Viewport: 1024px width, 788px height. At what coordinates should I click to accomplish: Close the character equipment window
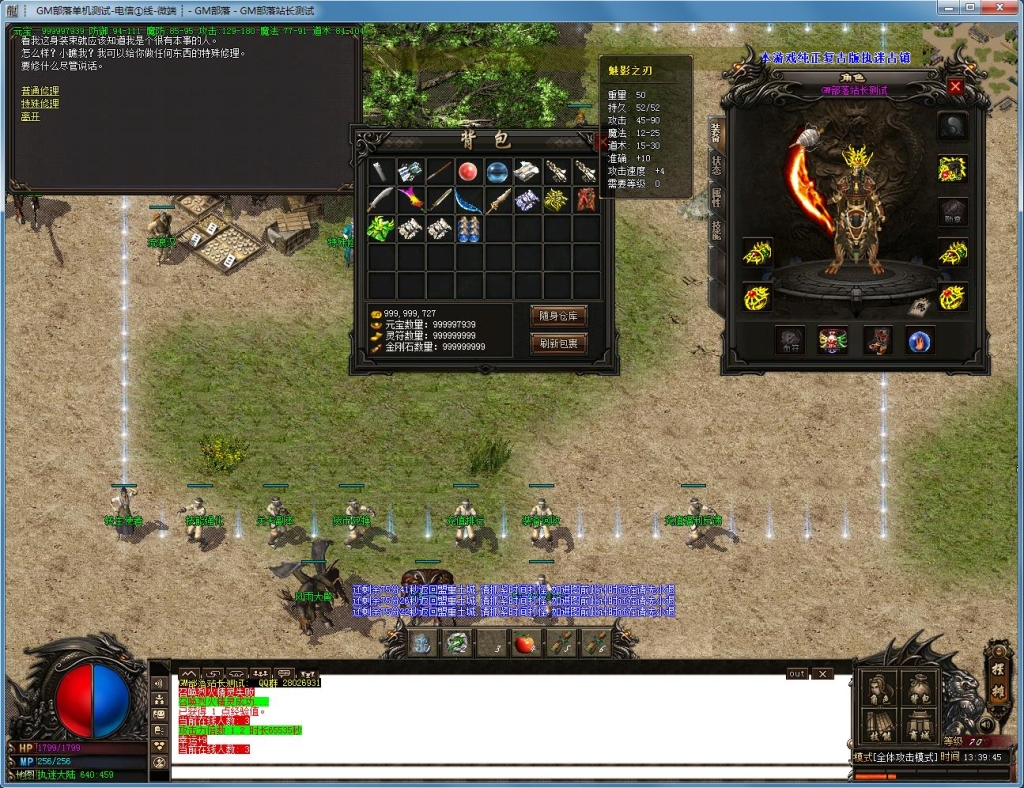click(x=955, y=87)
